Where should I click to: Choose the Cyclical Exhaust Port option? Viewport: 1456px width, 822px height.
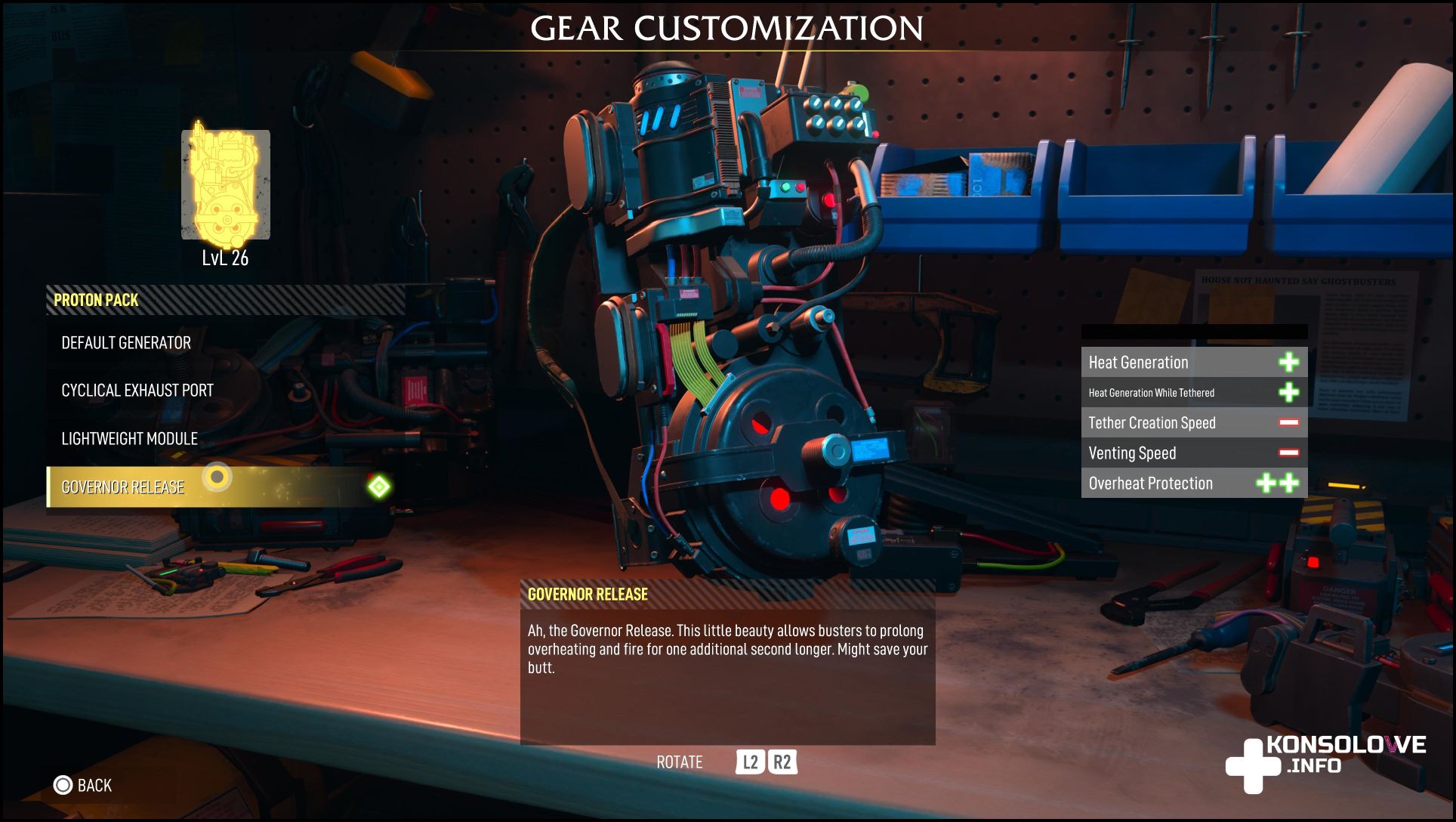[137, 391]
